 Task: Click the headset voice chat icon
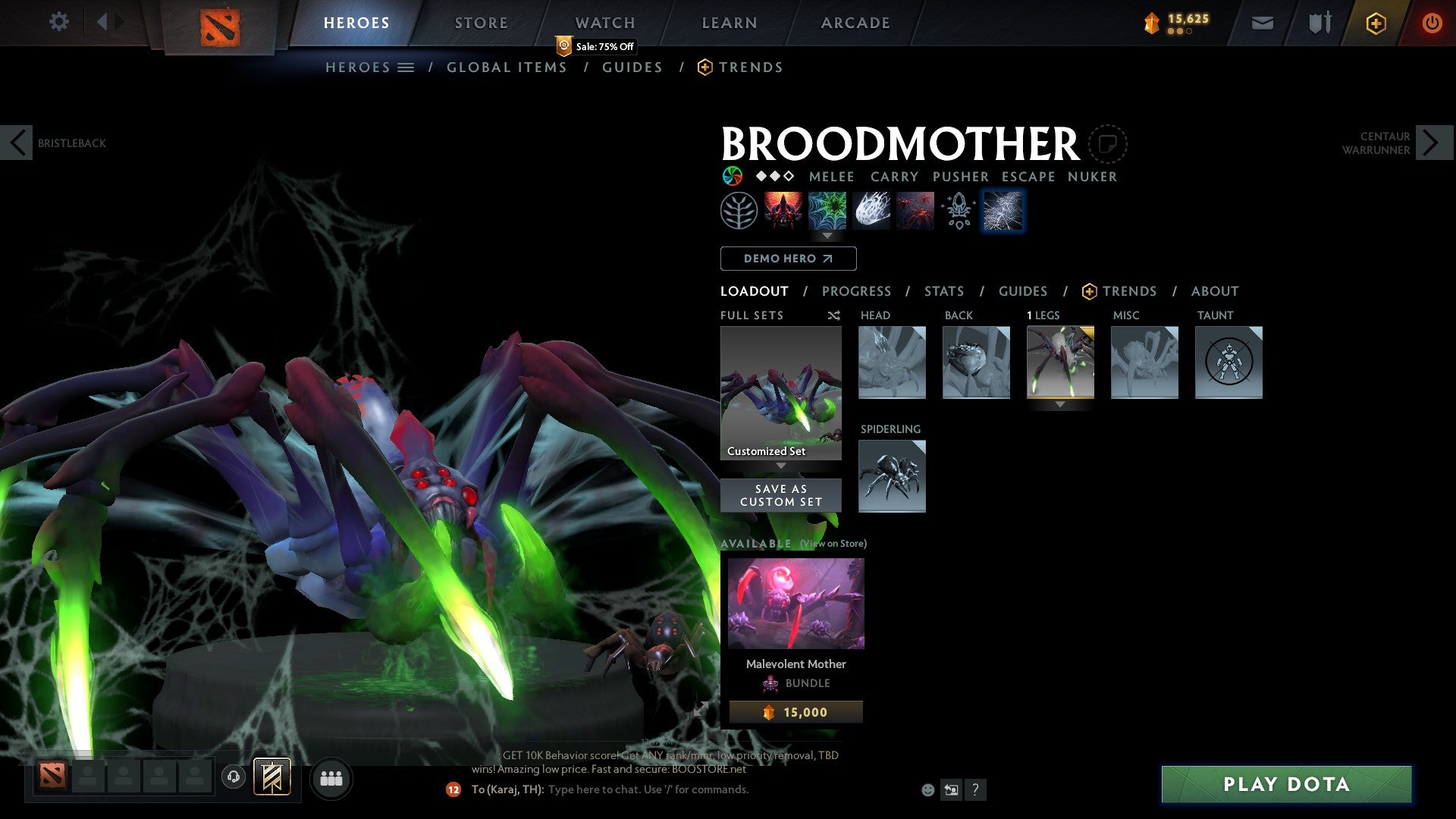[234, 778]
